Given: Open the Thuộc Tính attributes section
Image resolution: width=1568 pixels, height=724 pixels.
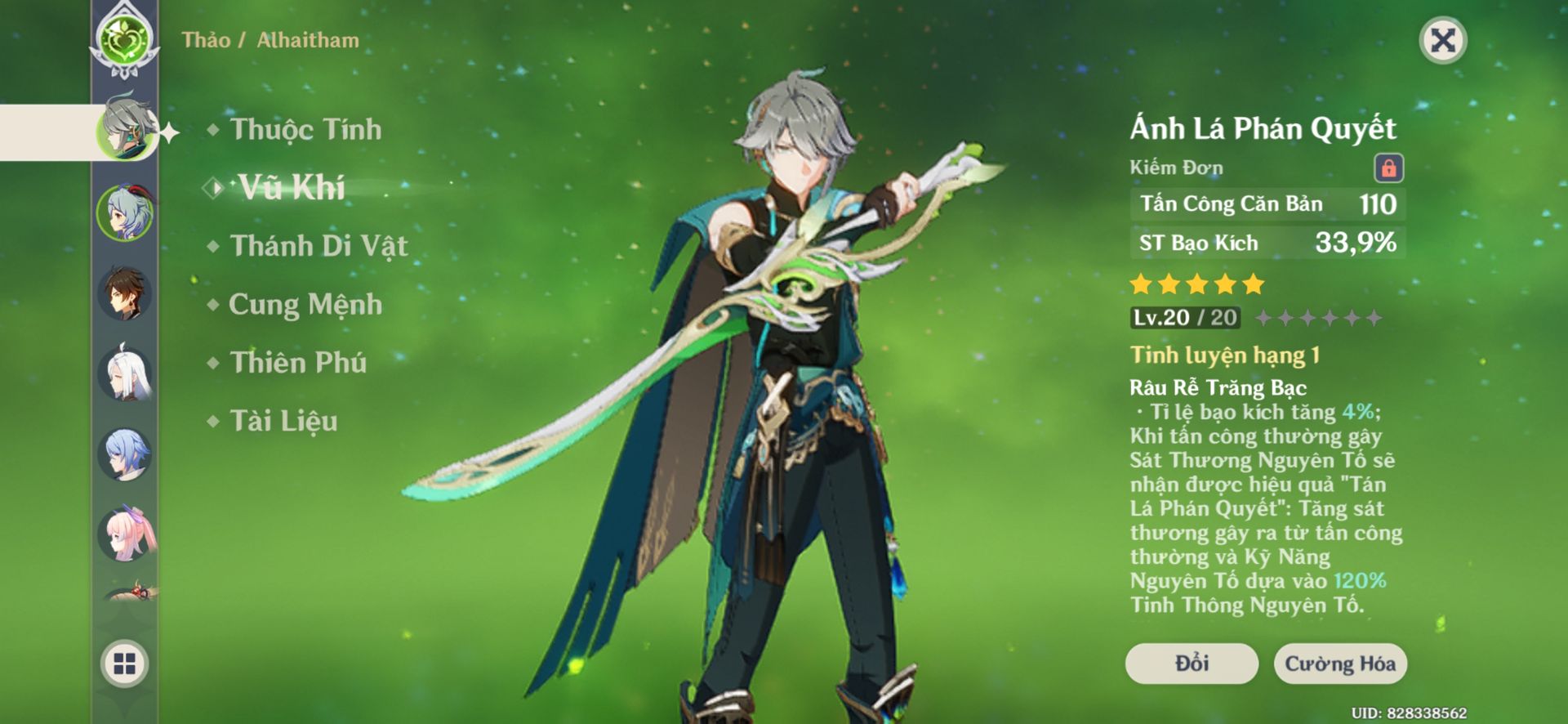Looking at the screenshot, I should 305,129.
